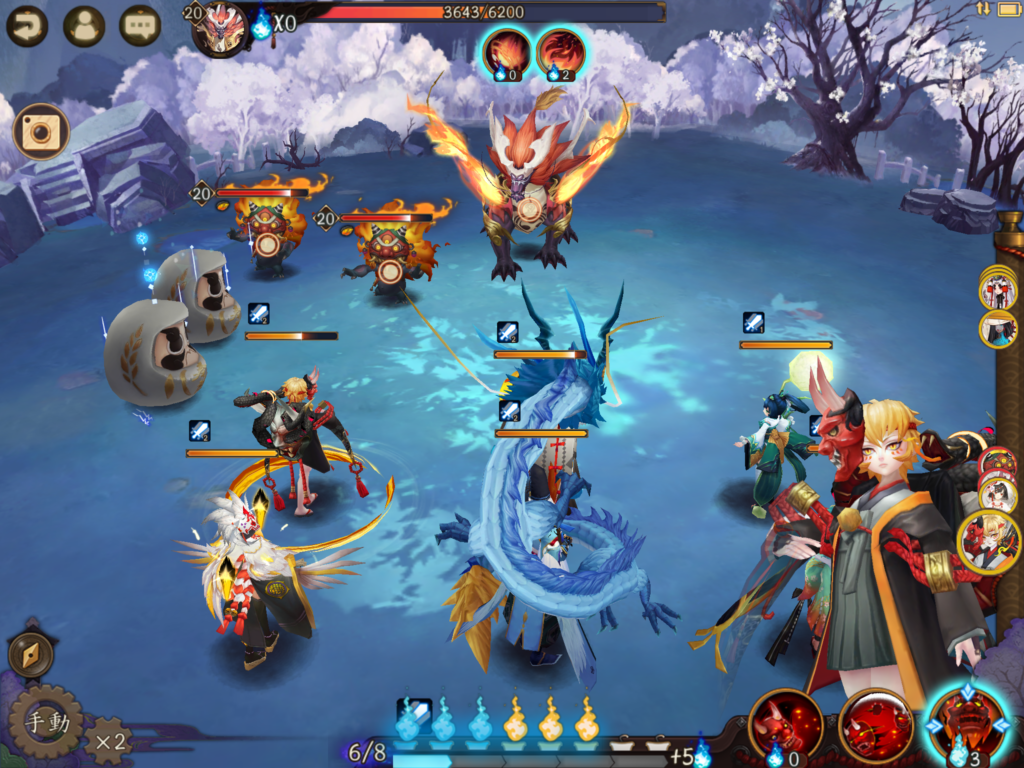Inspect the boss fire skill costing 0
The width and height of the screenshot is (1024, 768).
[x=507, y=52]
